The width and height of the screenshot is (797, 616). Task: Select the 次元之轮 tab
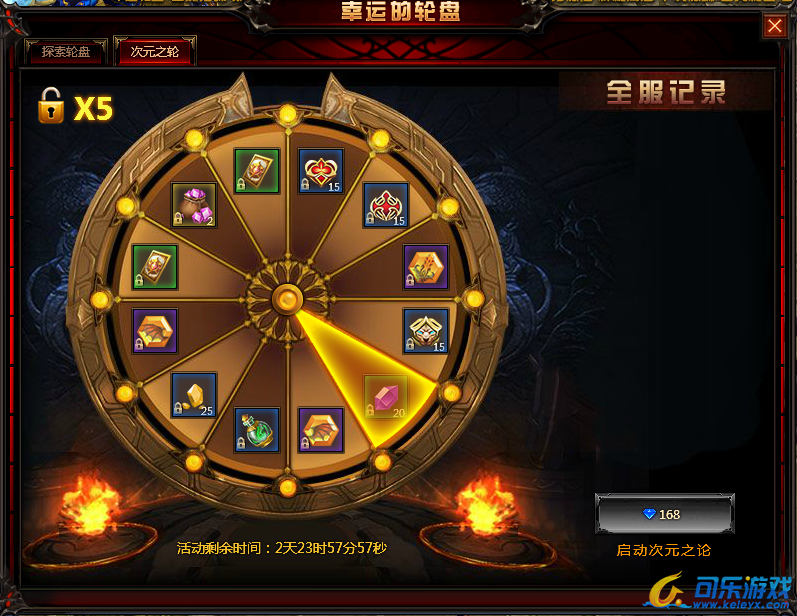pos(154,52)
